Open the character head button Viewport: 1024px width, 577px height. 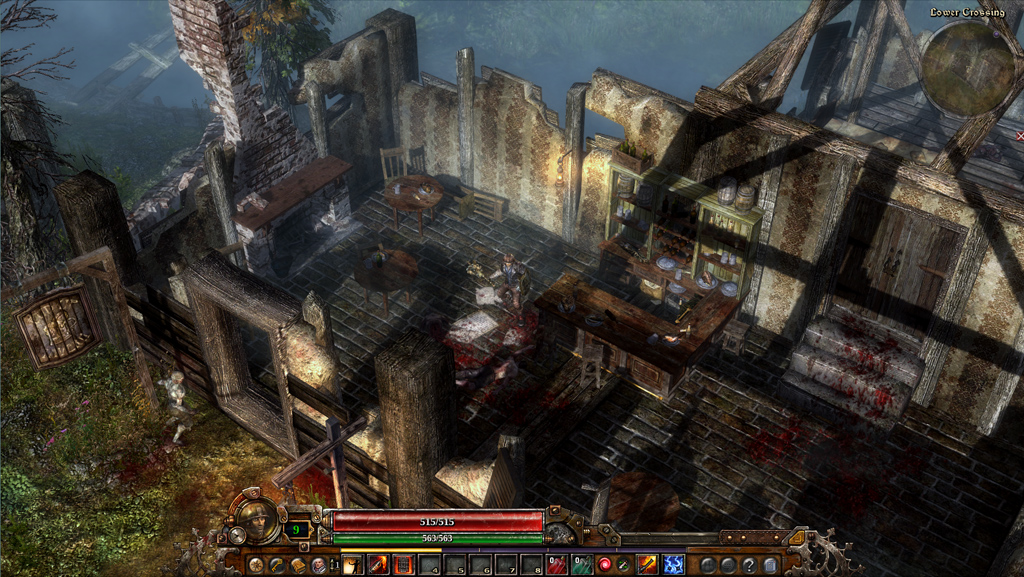318,565
